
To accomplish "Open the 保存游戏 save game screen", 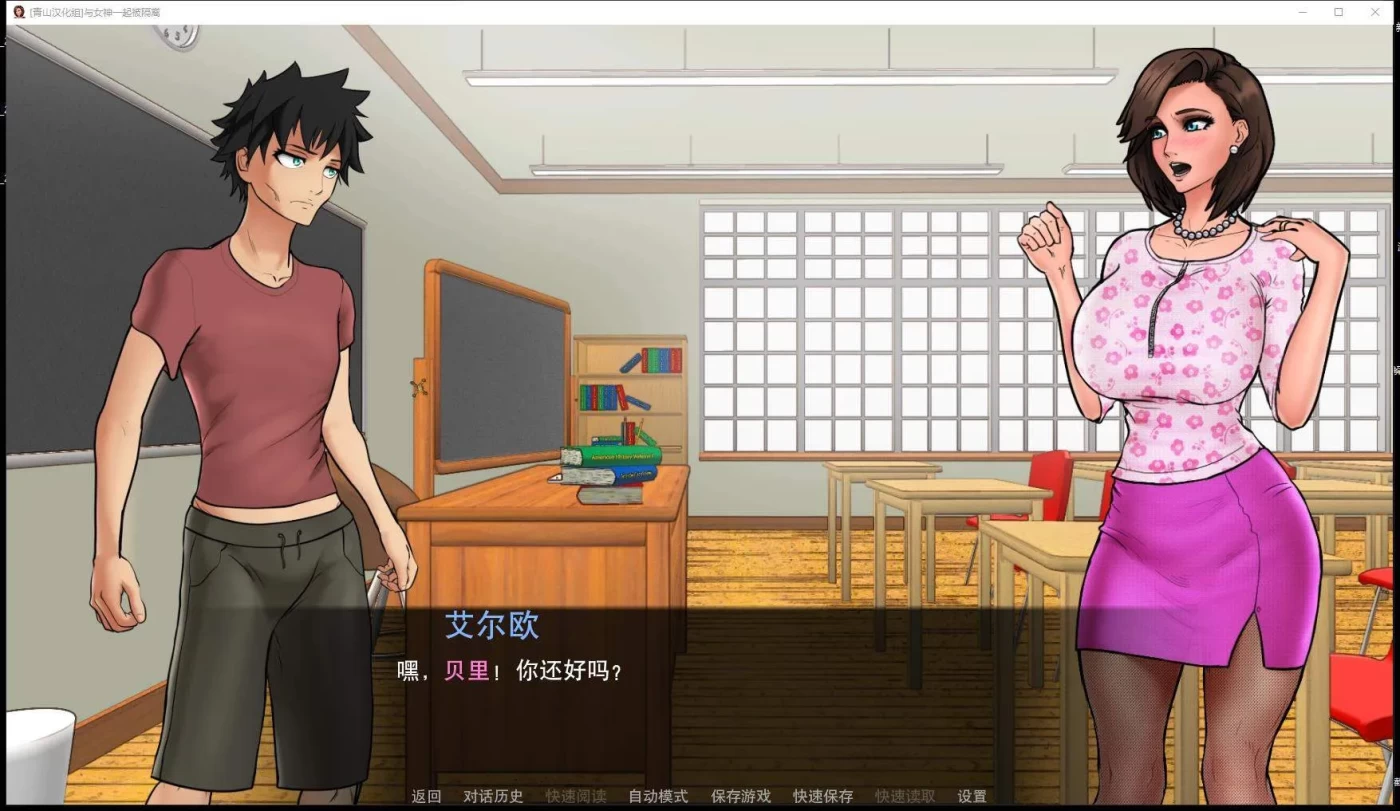I will pyautogui.click(x=739, y=796).
